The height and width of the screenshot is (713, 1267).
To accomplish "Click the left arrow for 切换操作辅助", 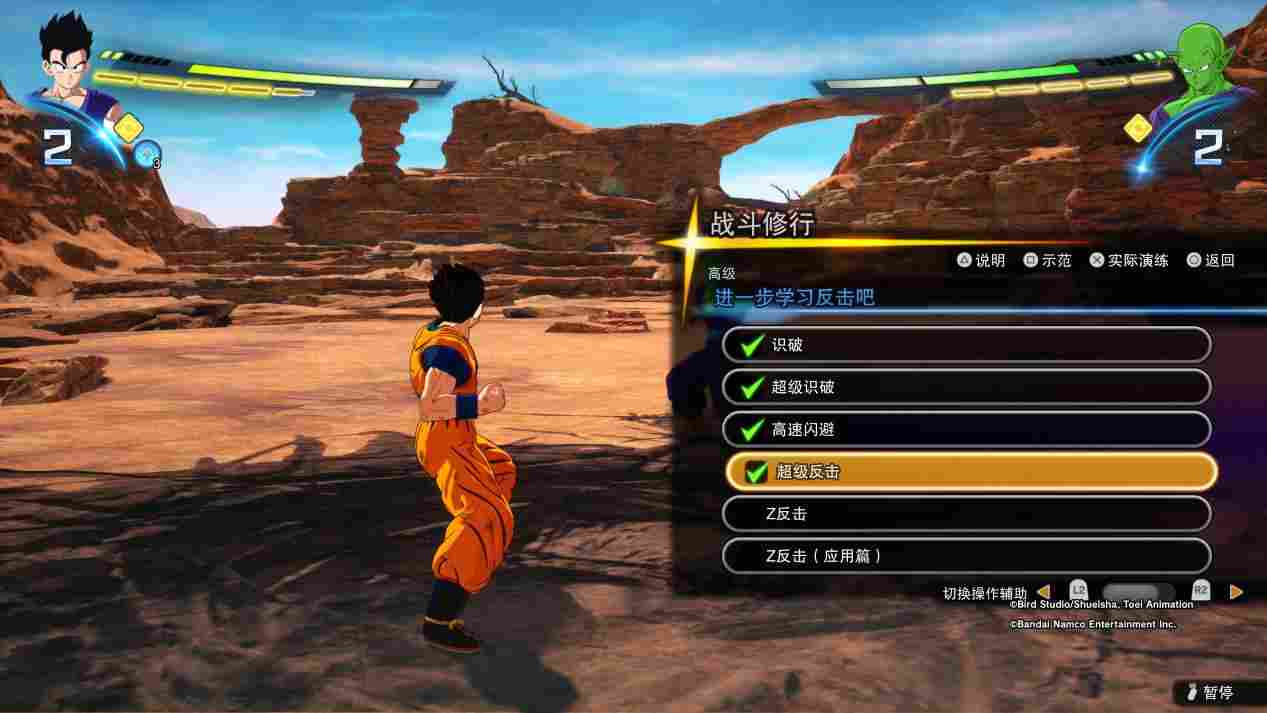I will [1043, 592].
